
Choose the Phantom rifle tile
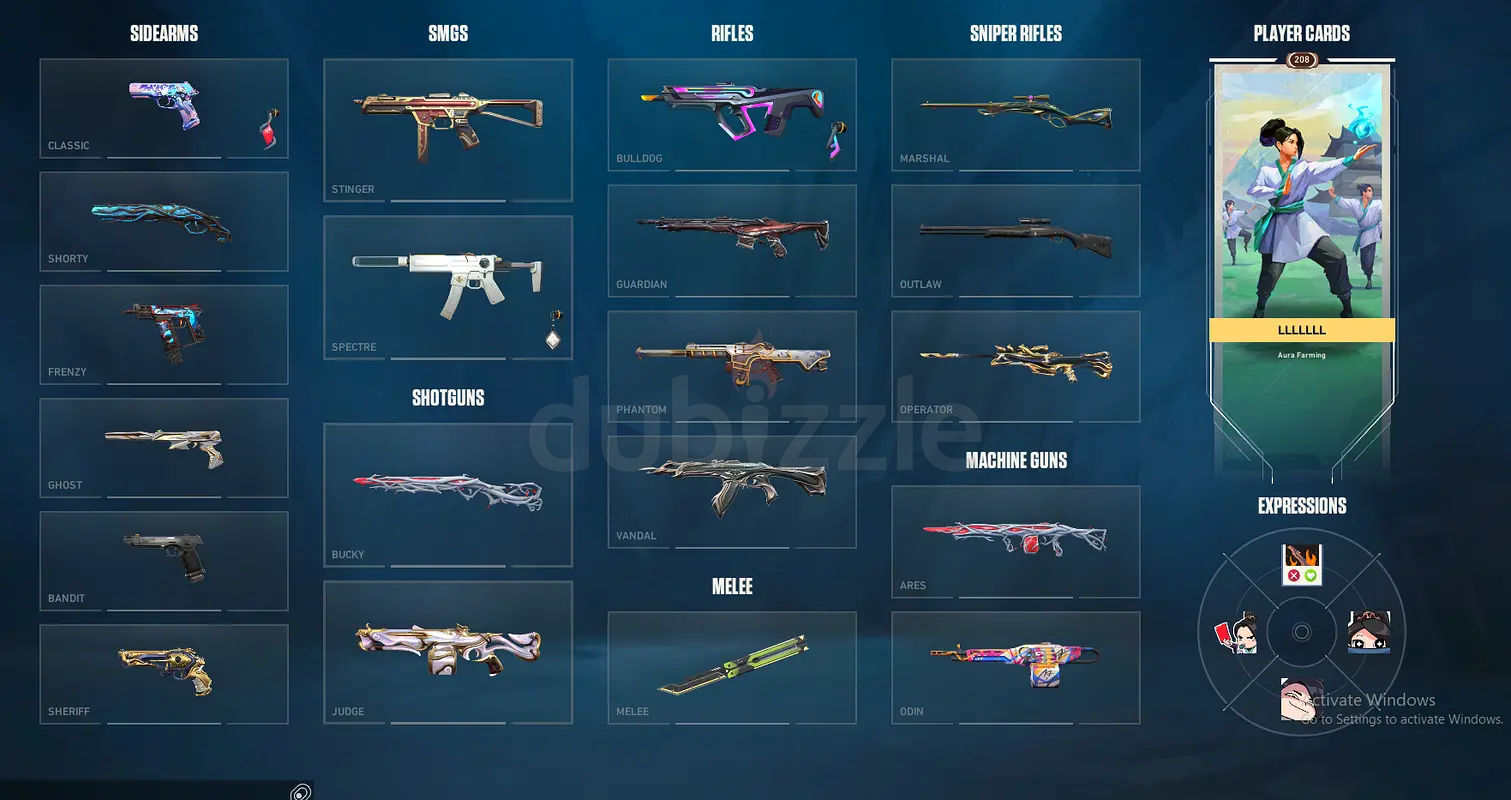(732, 365)
